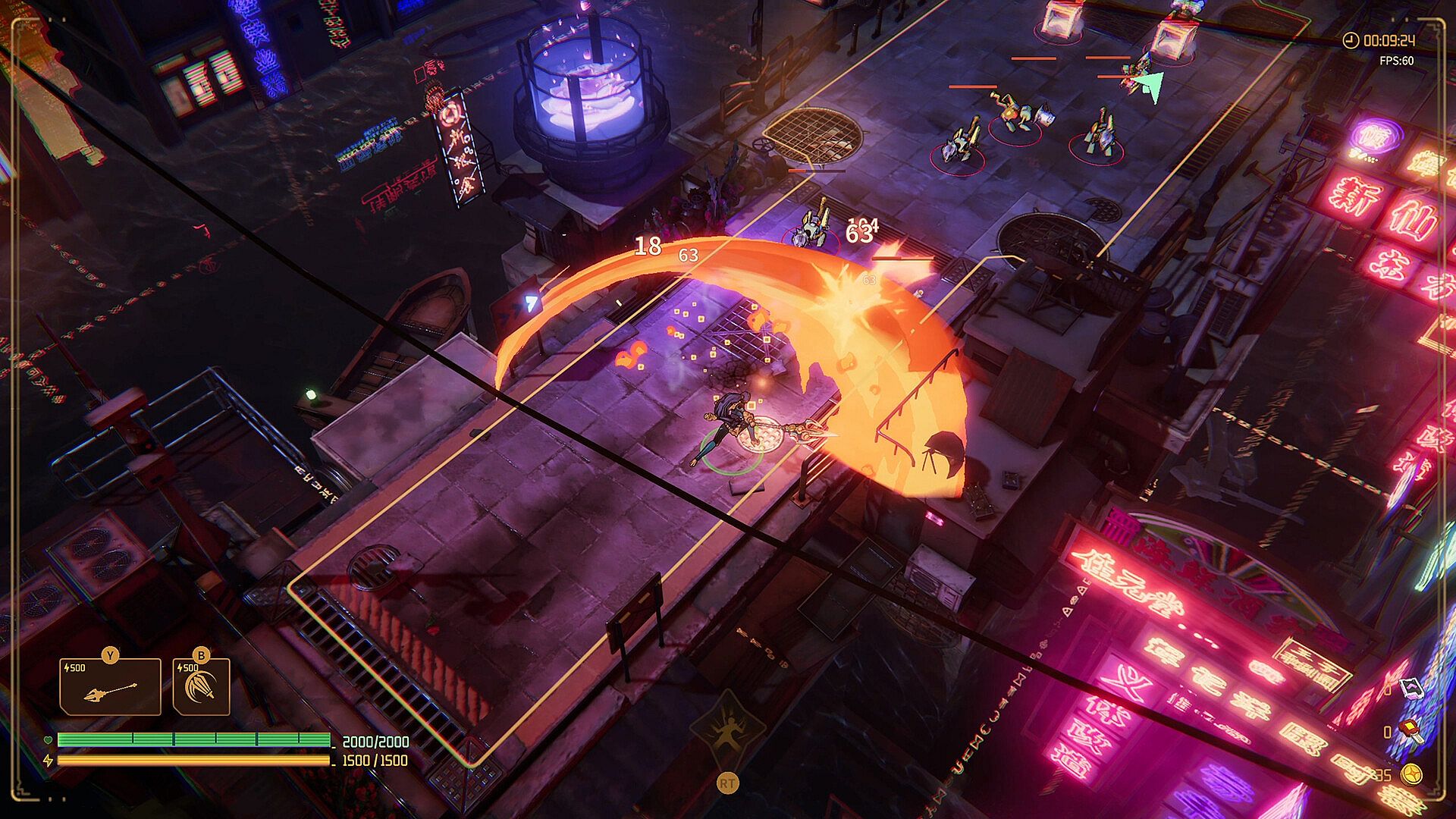The width and height of the screenshot is (1456, 819).
Task: Select the gold coin currency icon
Action: point(1410,774)
